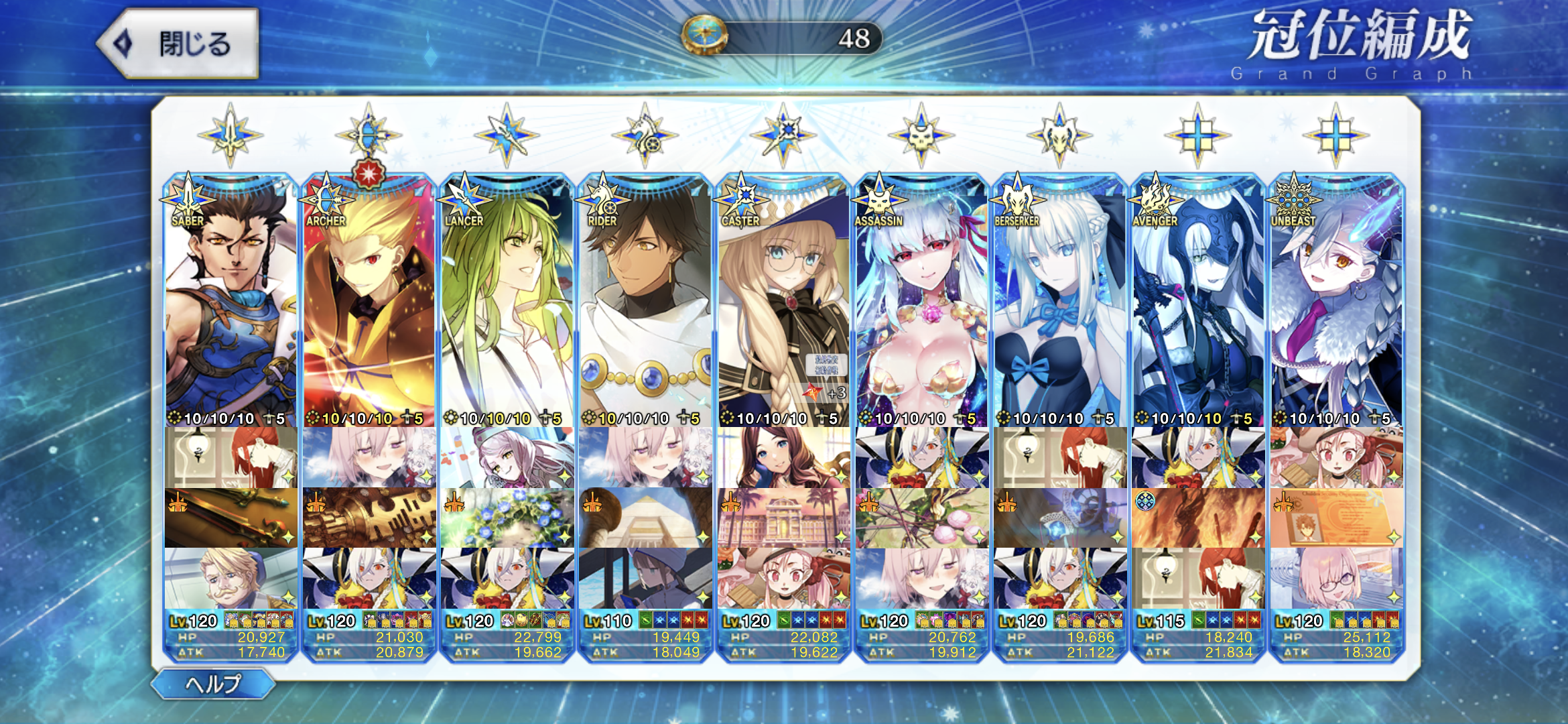Select the Avenger's fiery craft essence slot
This screenshot has height=724, width=1568.
pyautogui.click(x=1198, y=518)
